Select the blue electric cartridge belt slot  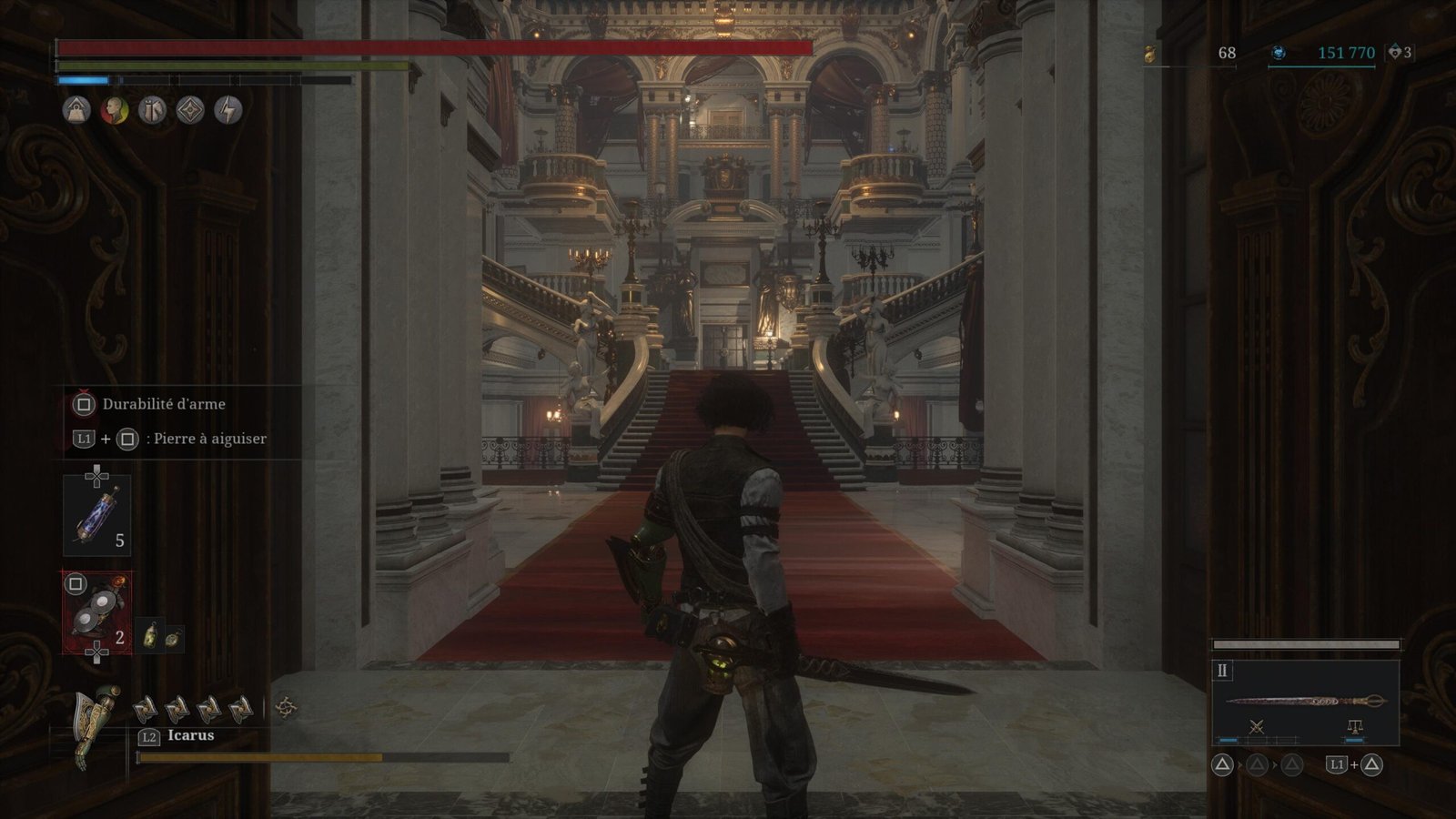tap(96, 515)
